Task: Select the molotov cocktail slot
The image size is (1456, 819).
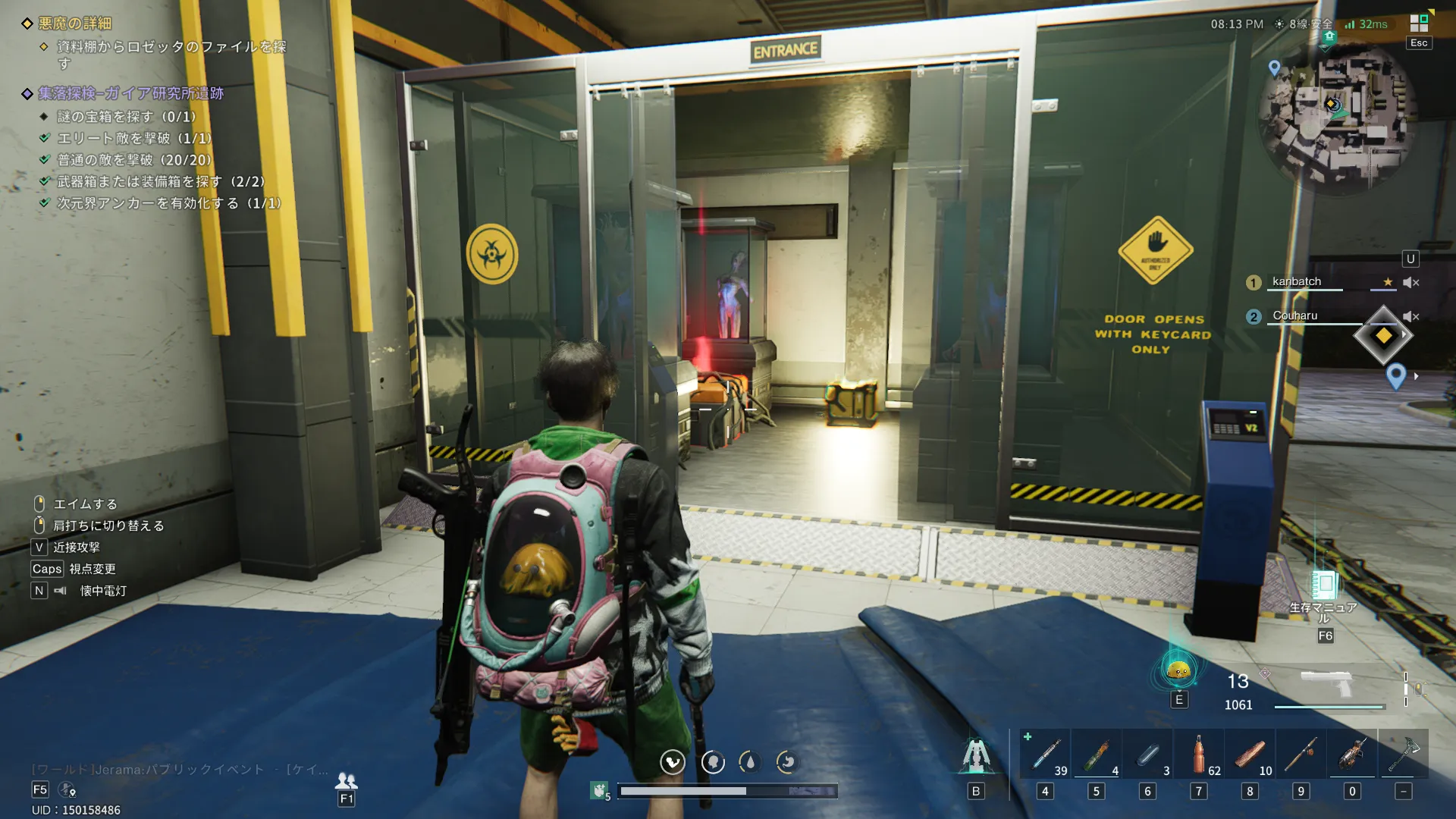Action: pyautogui.click(x=1096, y=755)
